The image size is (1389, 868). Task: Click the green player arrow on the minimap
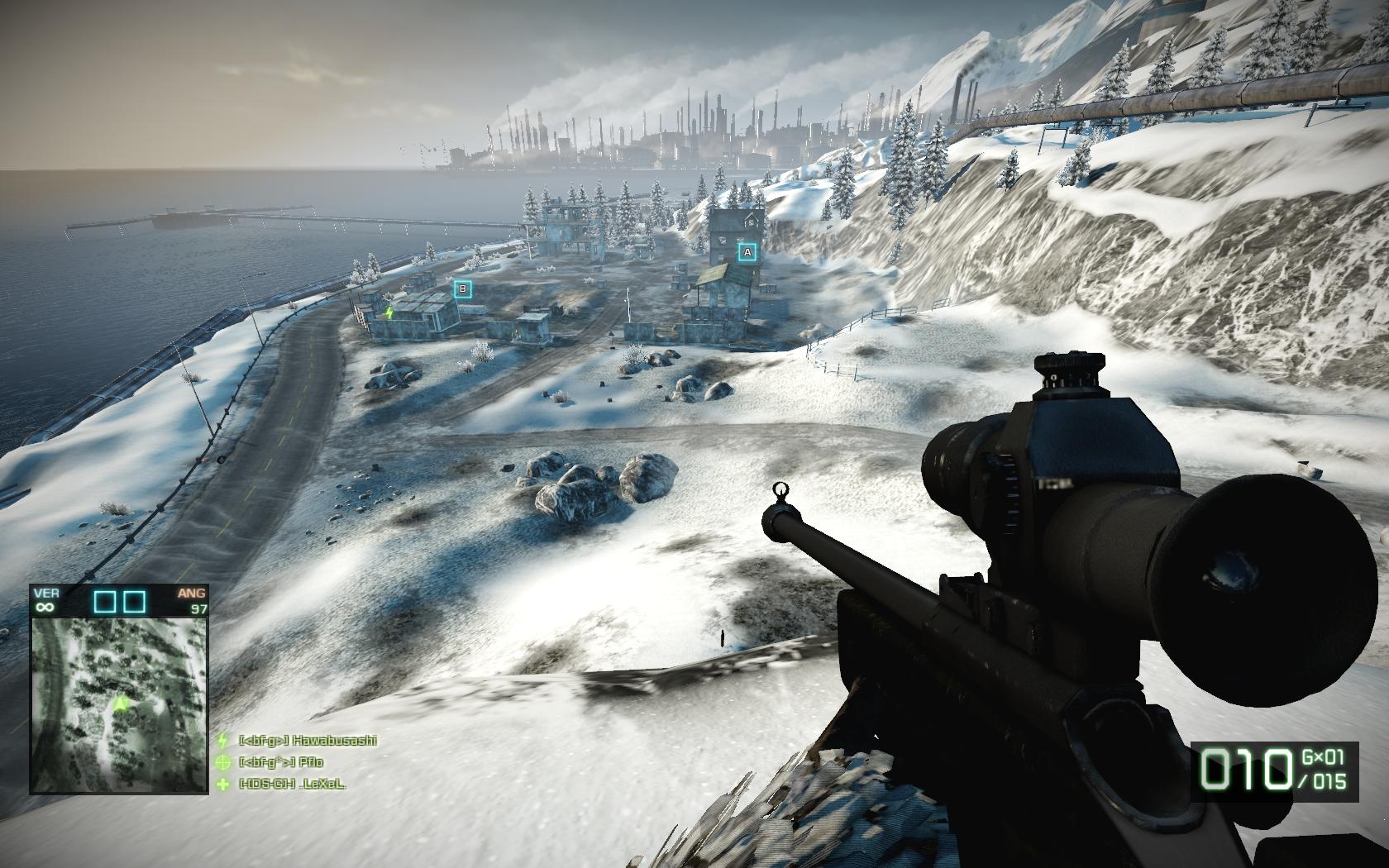122,703
